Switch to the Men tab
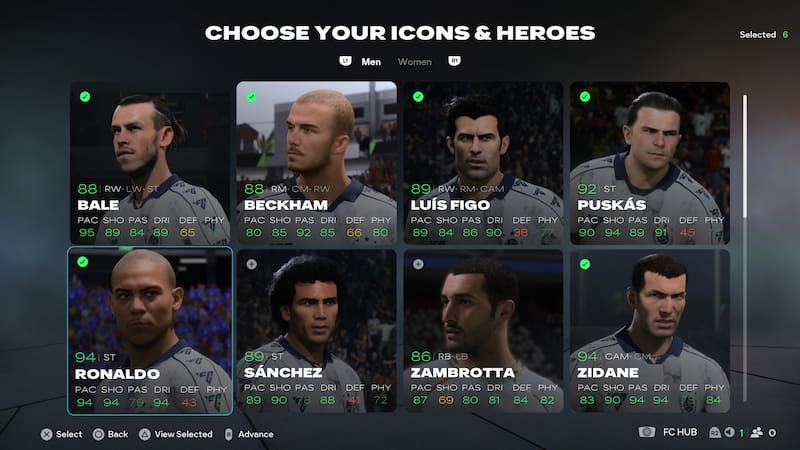The width and height of the screenshot is (800, 450). pos(371,61)
